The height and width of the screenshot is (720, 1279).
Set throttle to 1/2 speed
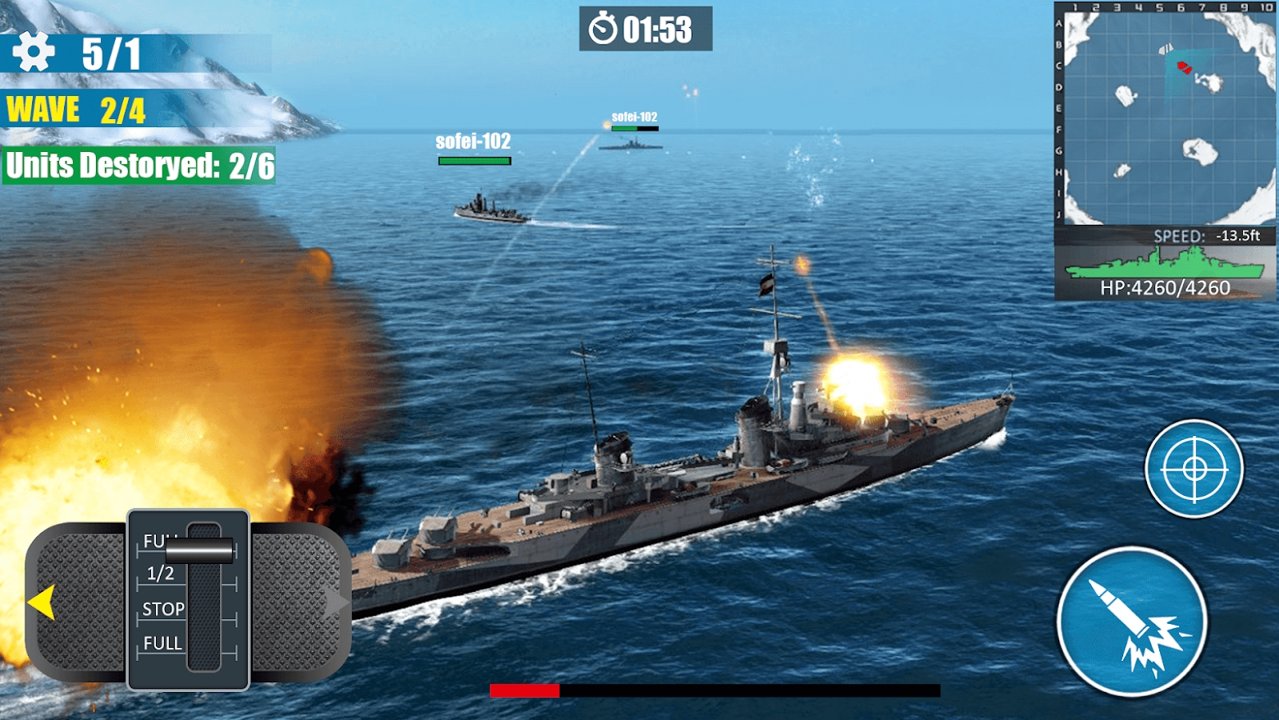pyautogui.click(x=162, y=574)
